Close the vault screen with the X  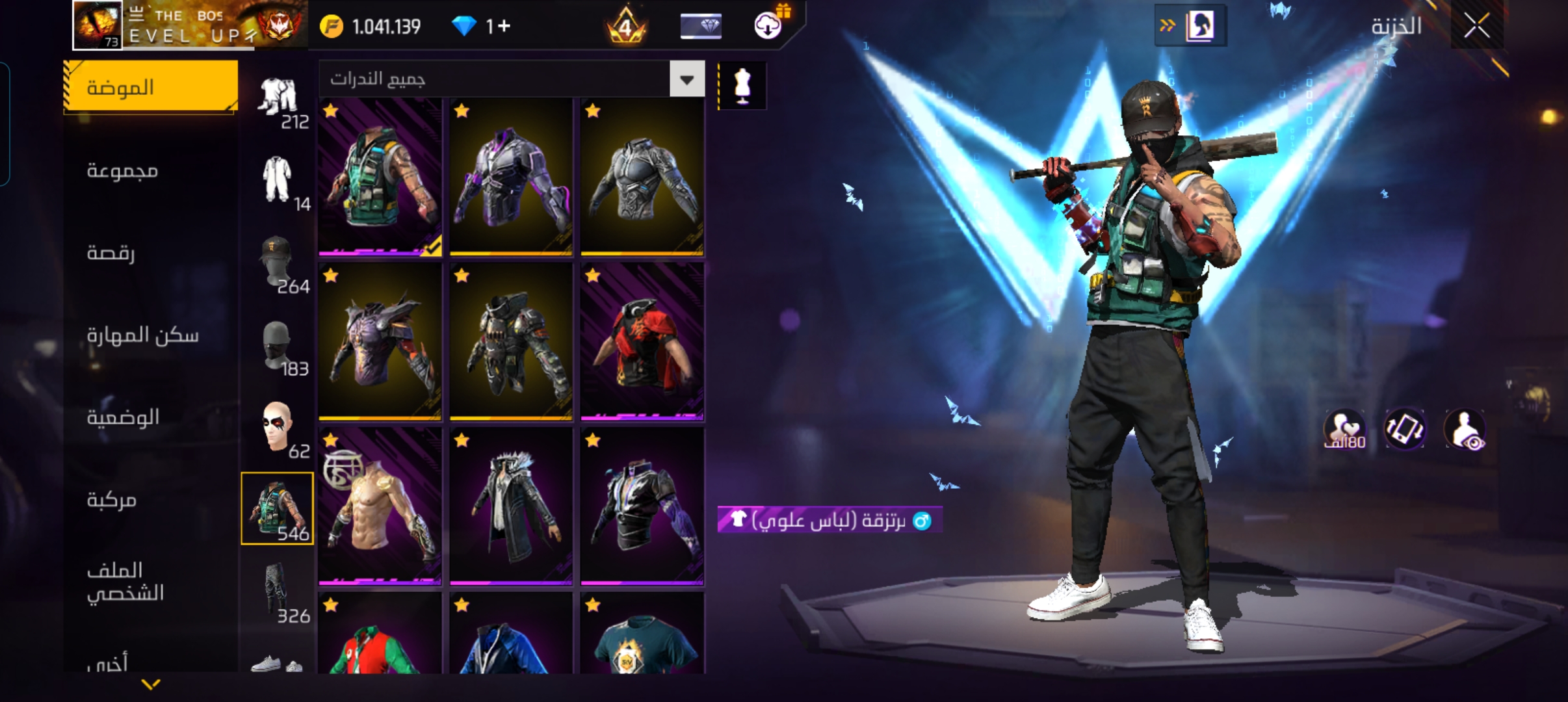(x=1476, y=27)
